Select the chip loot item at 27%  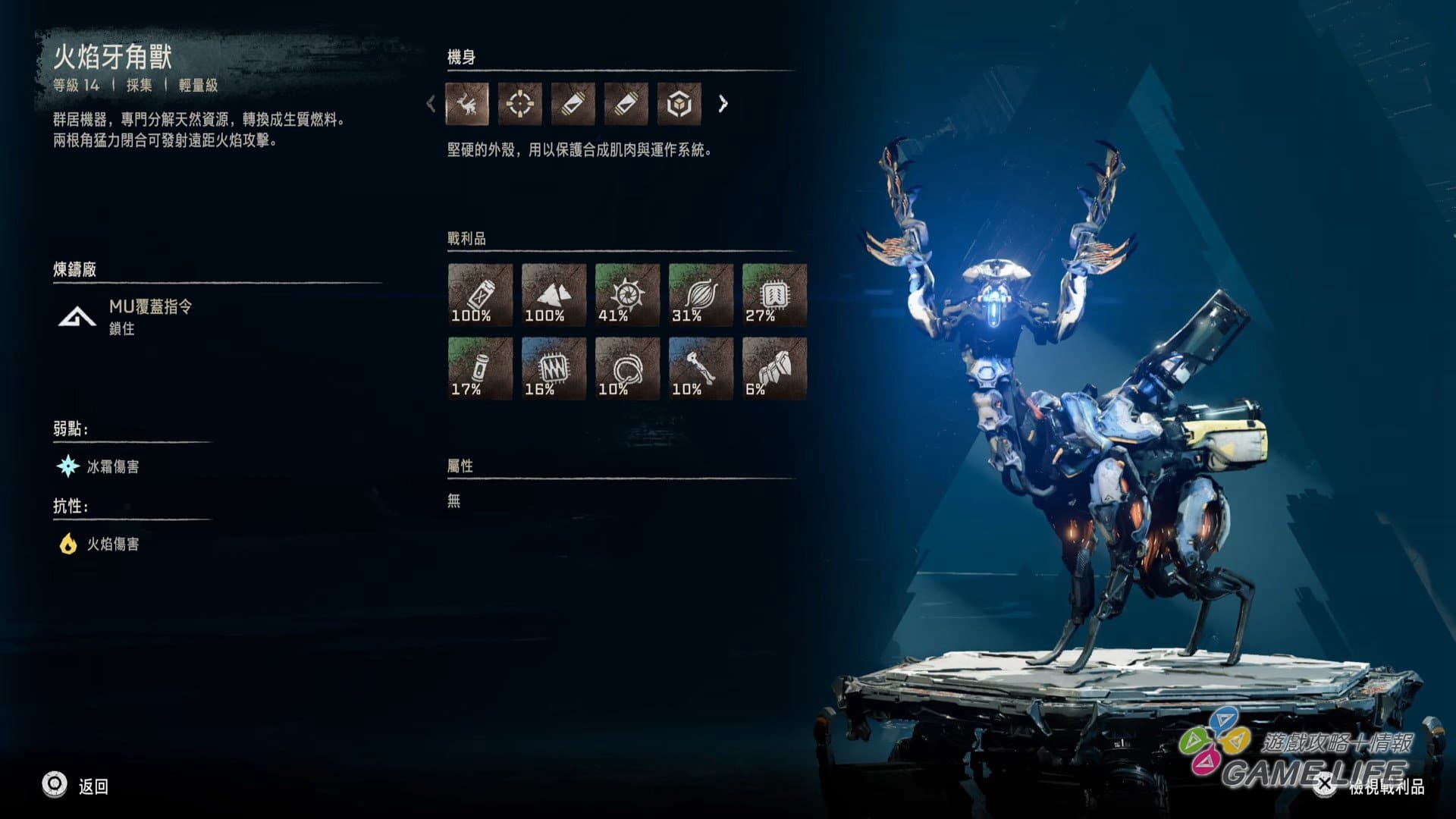point(774,294)
